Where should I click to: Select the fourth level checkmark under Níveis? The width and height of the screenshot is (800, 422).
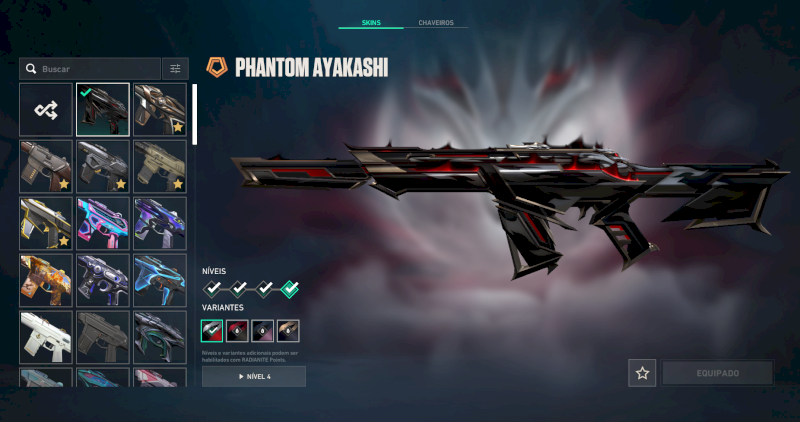pos(289,289)
